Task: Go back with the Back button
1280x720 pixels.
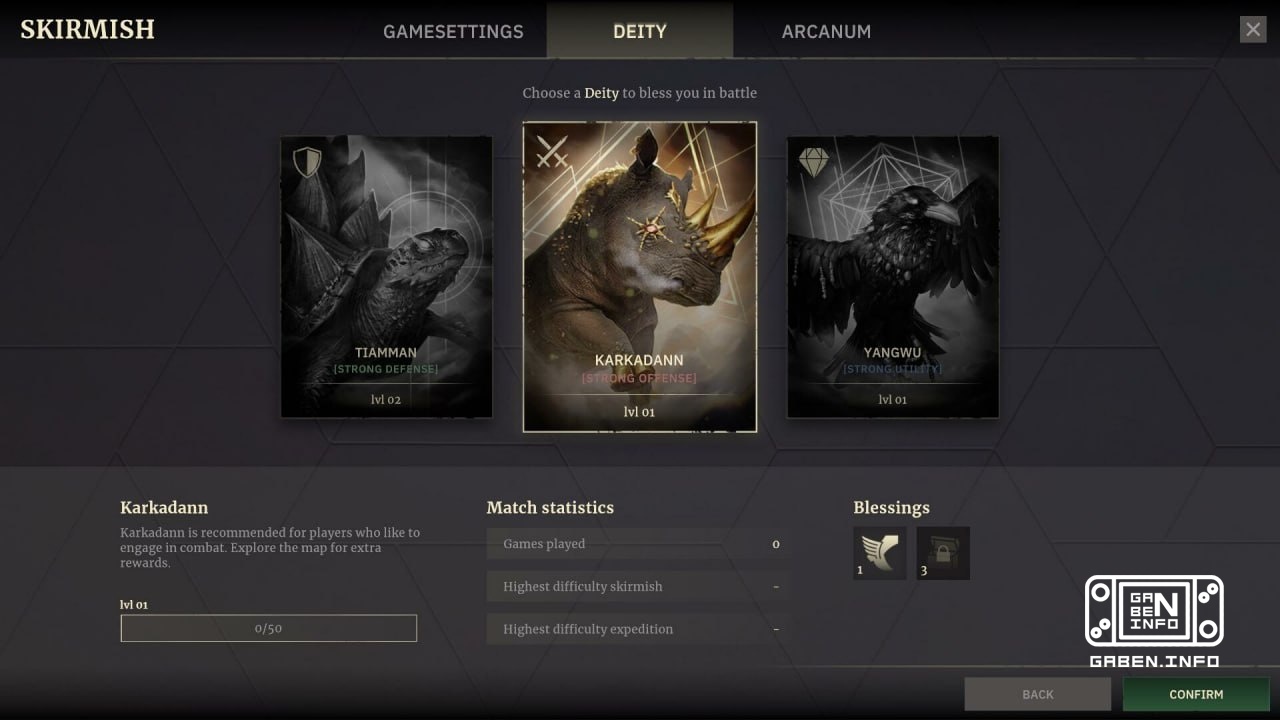Action: point(1037,694)
